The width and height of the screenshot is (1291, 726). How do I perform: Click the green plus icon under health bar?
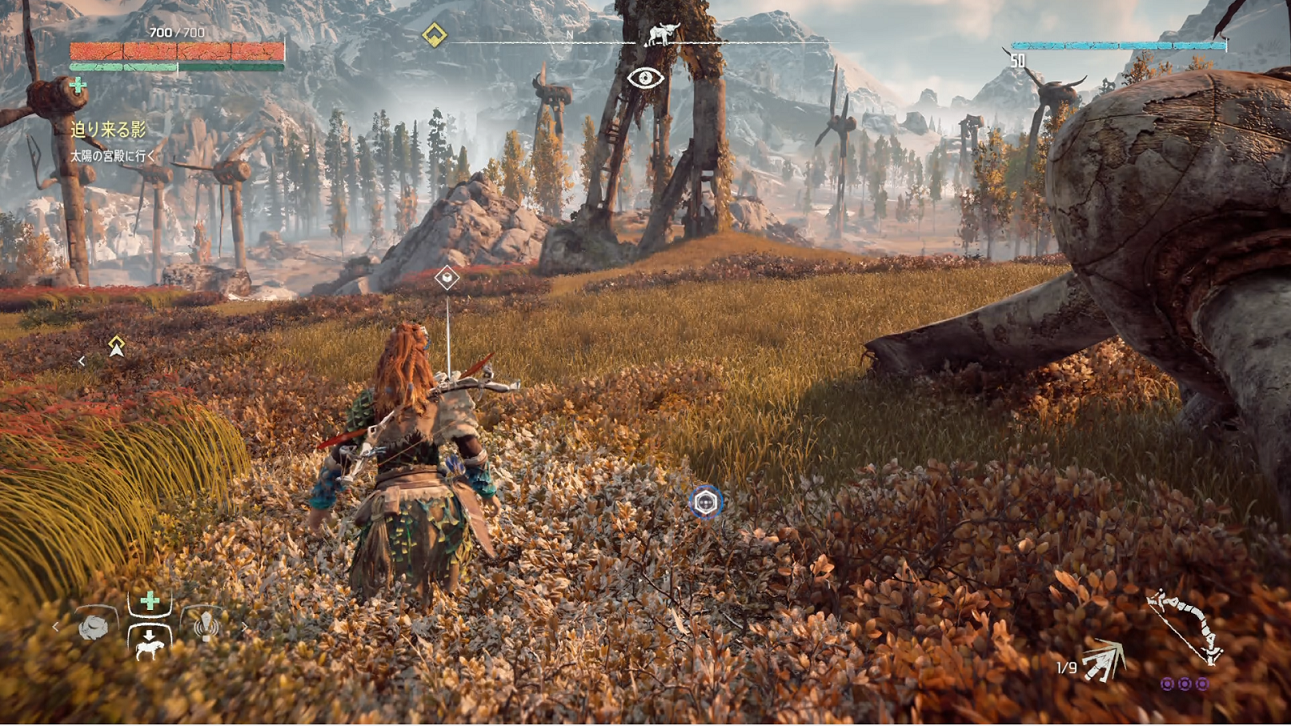(79, 86)
